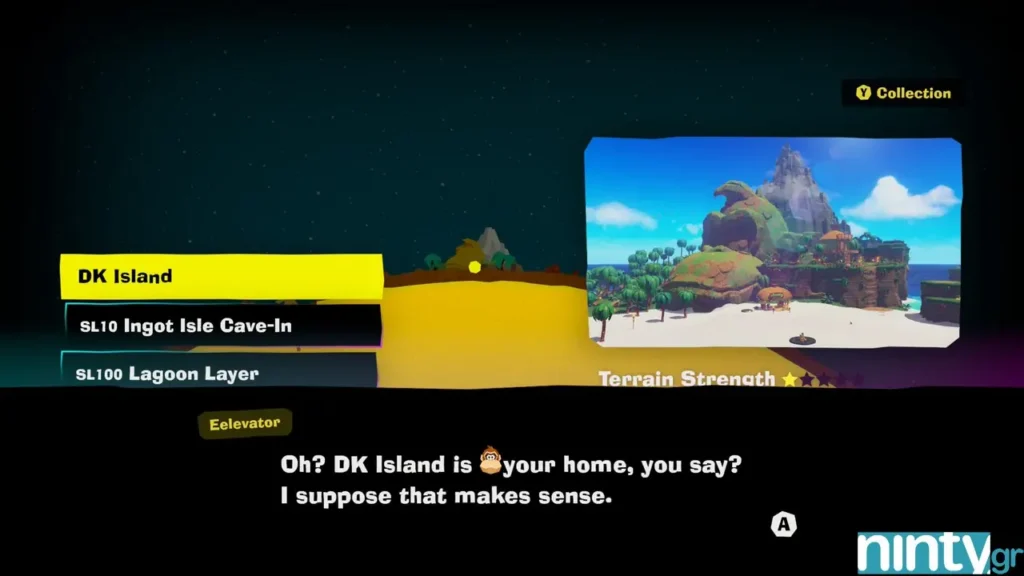Open the Collection screen
This screenshot has height=576, width=1024.
(903, 93)
